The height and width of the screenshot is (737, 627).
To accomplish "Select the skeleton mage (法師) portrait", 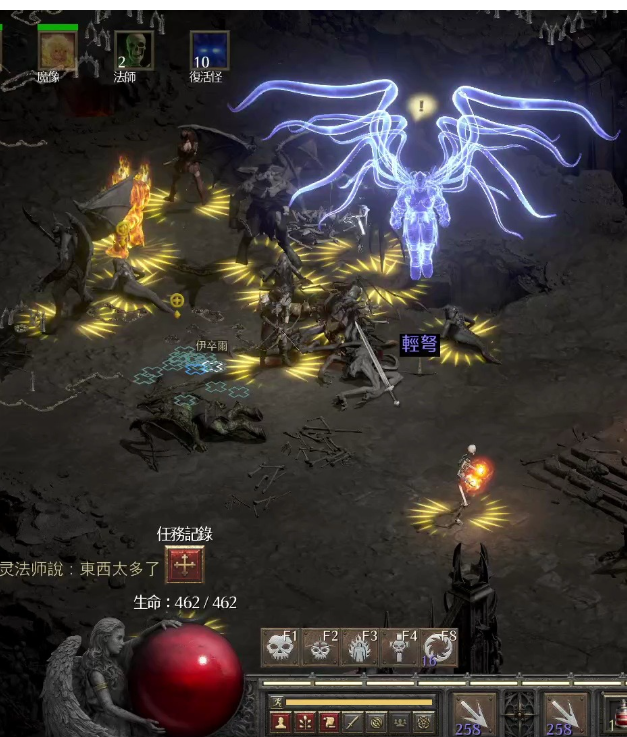I will point(134,50).
